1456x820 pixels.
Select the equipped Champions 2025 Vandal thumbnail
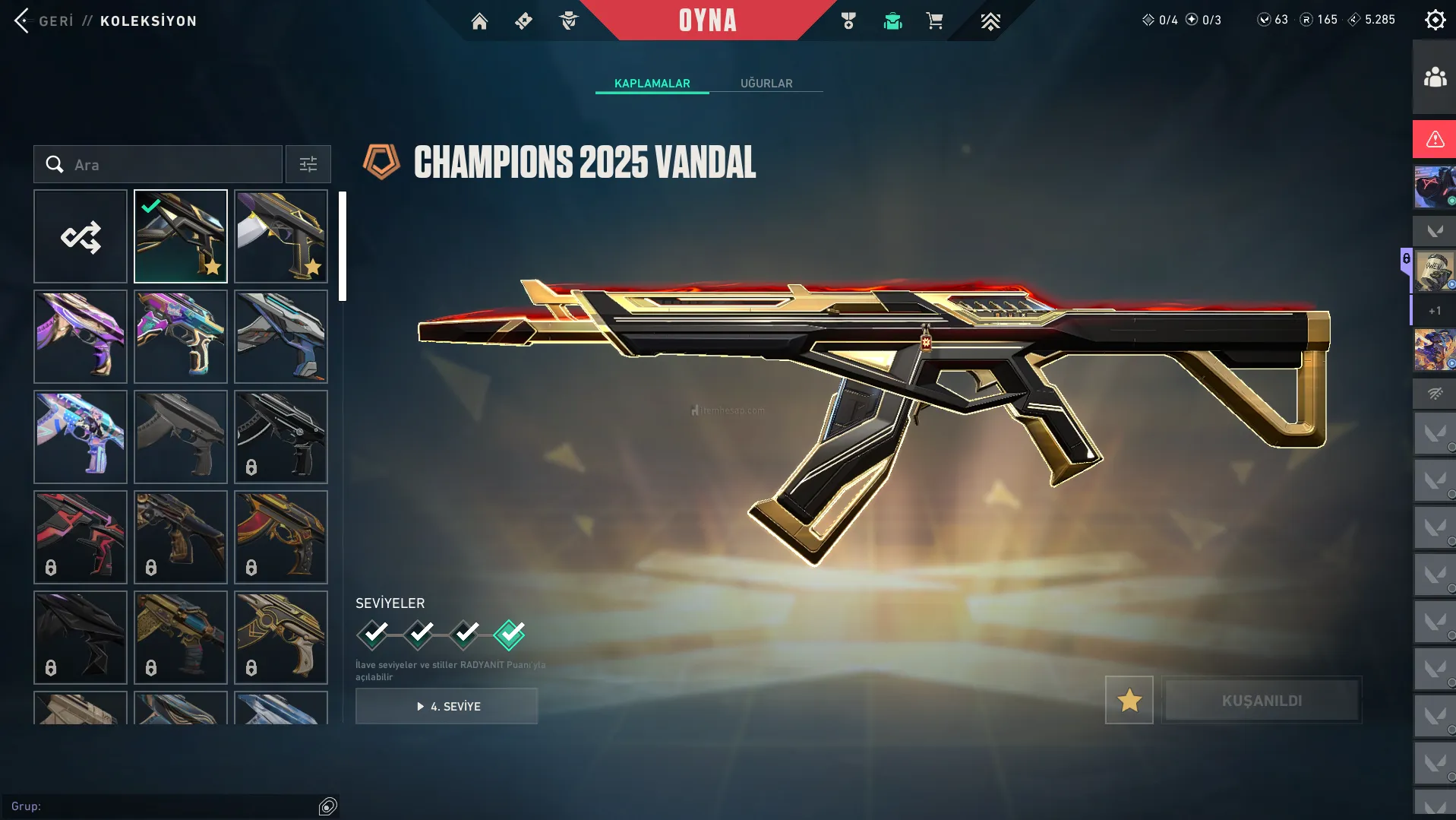click(x=181, y=237)
